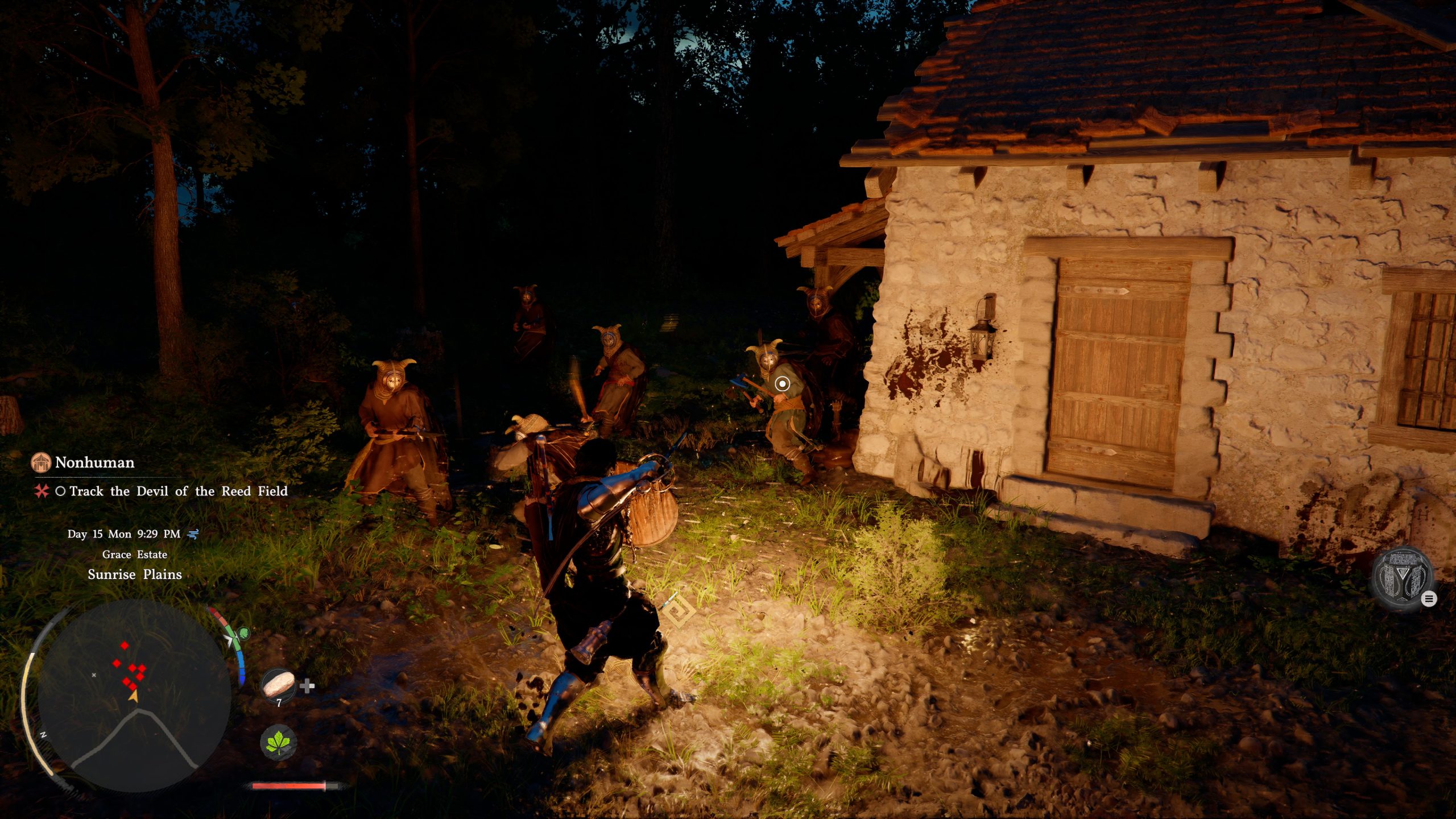Click the Grace Estate location label
1456x819 pixels.
pyautogui.click(x=134, y=554)
